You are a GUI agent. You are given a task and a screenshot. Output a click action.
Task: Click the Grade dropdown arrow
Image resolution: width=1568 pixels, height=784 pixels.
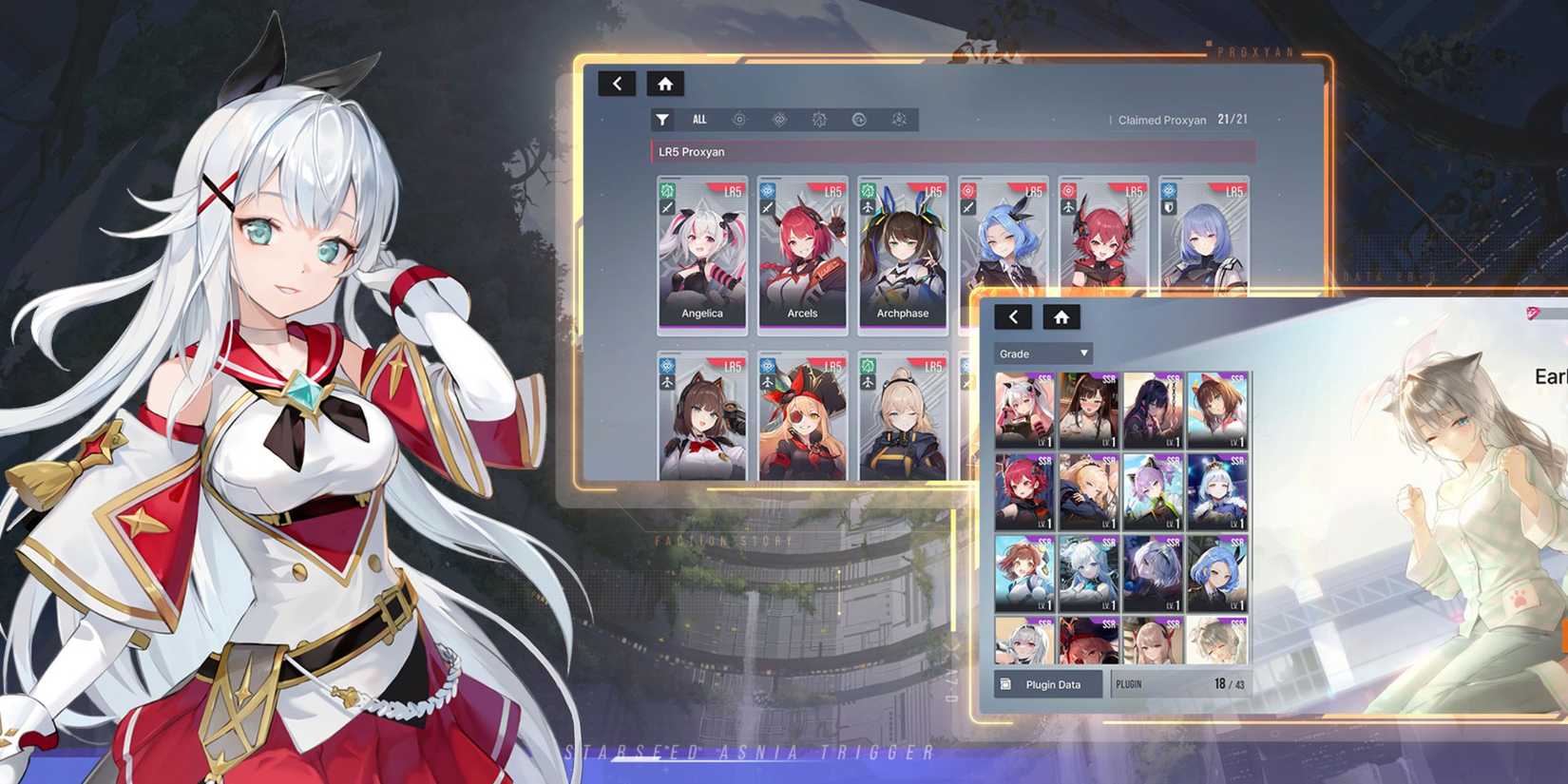click(x=1082, y=353)
